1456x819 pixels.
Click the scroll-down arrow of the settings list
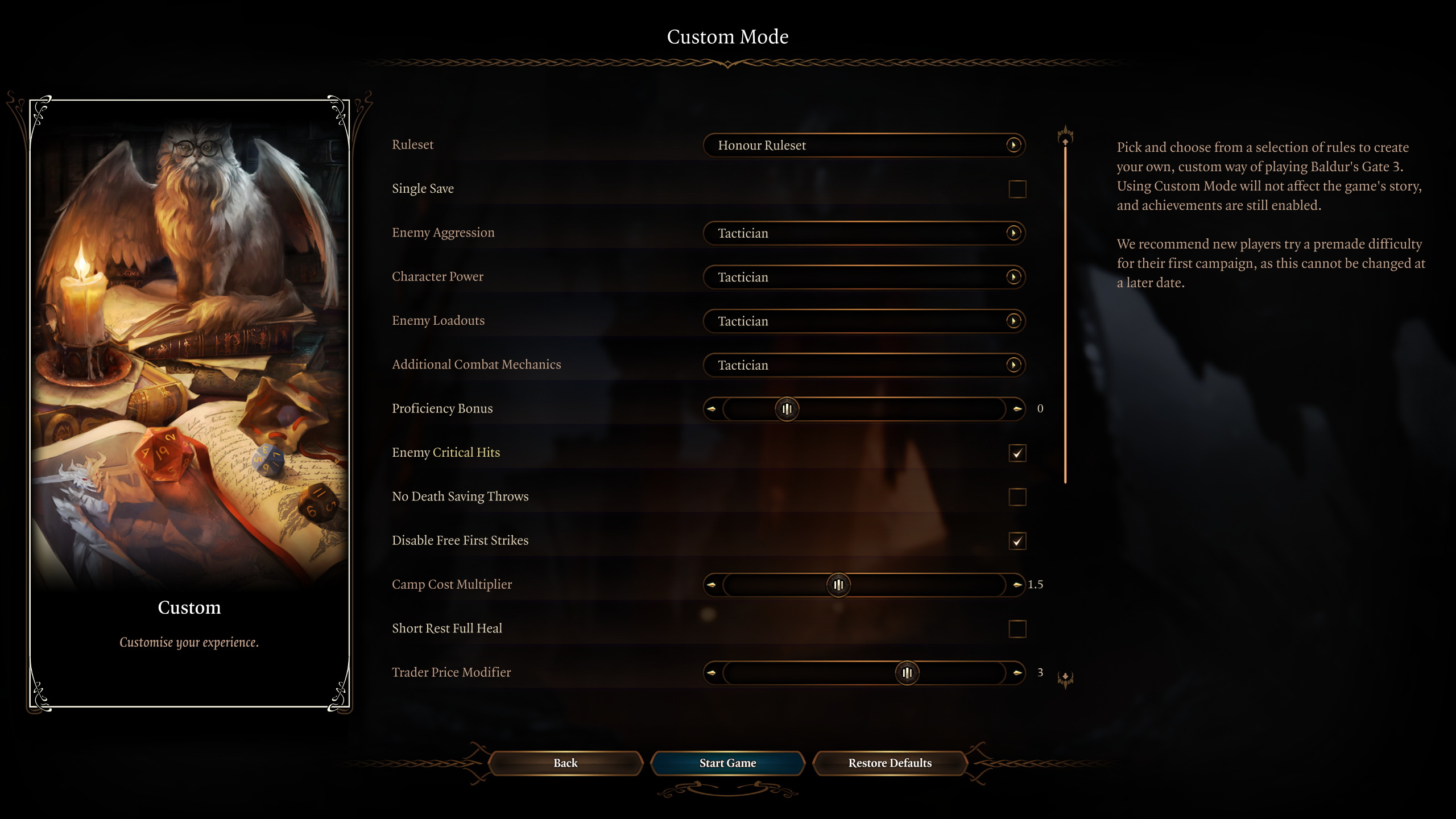1065,678
